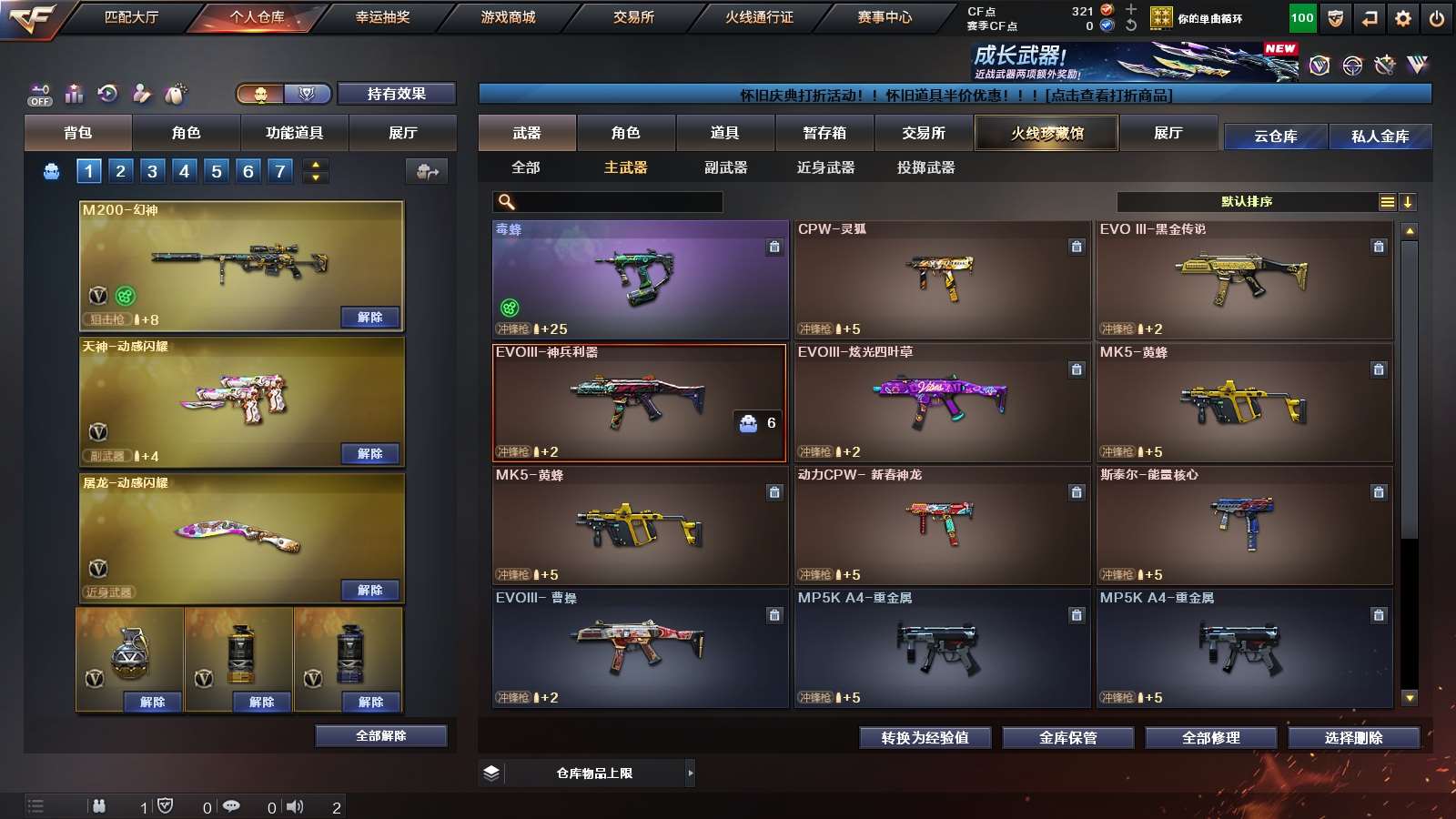Go to the 游戏商城 game shop
The image size is (1456, 819).
point(508,17)
